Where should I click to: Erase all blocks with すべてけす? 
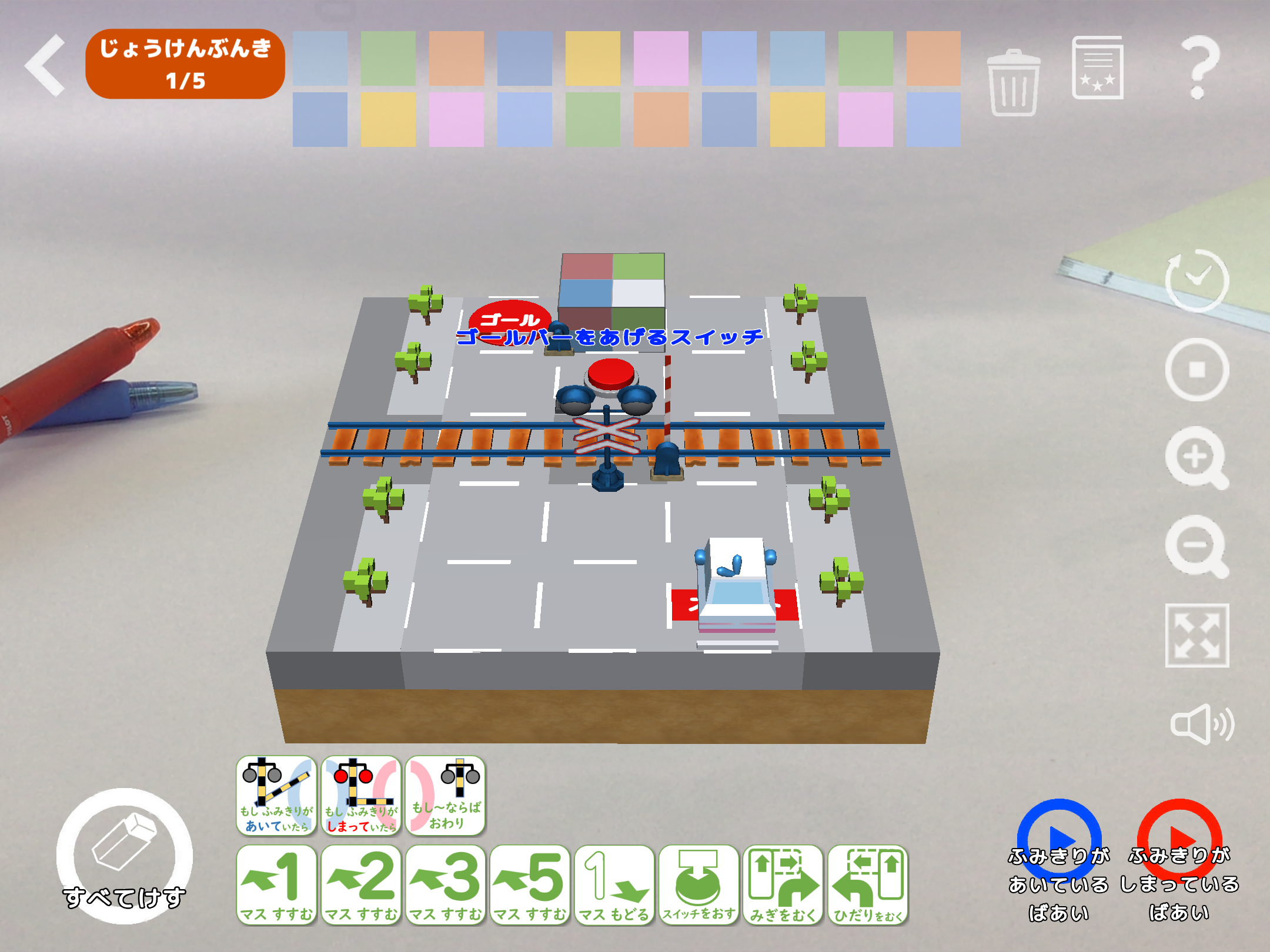pos(124,856)
